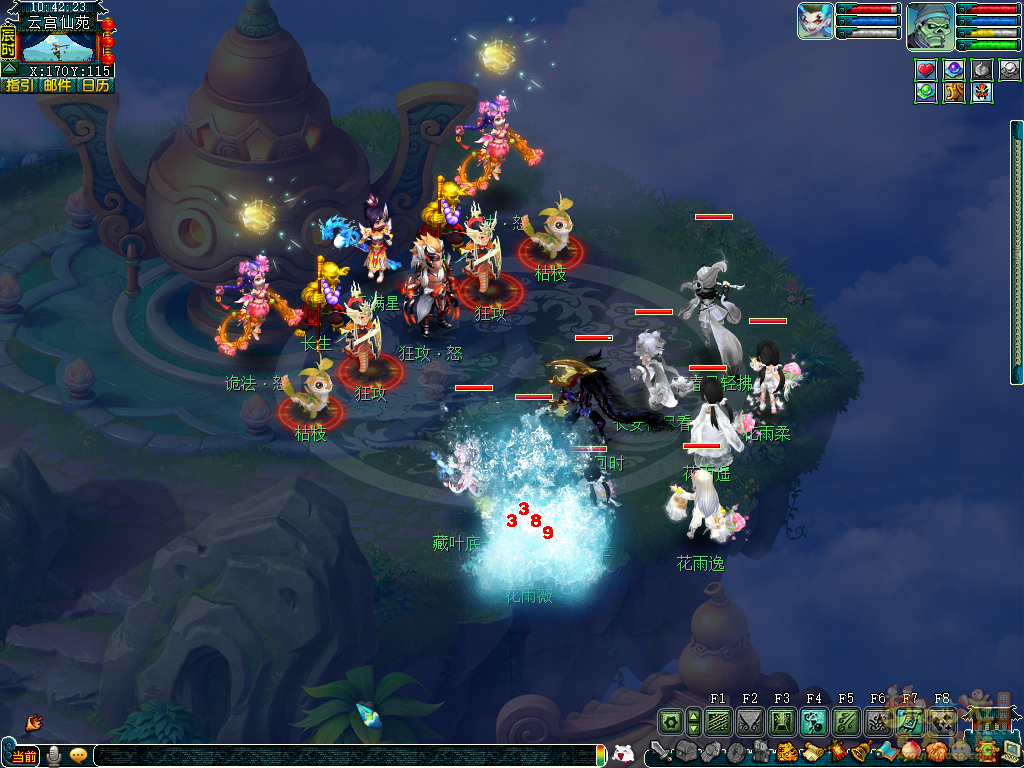Screen dimensions: 1024x768
Task: Click the opera mask buff icon
Action: point(982,92)
